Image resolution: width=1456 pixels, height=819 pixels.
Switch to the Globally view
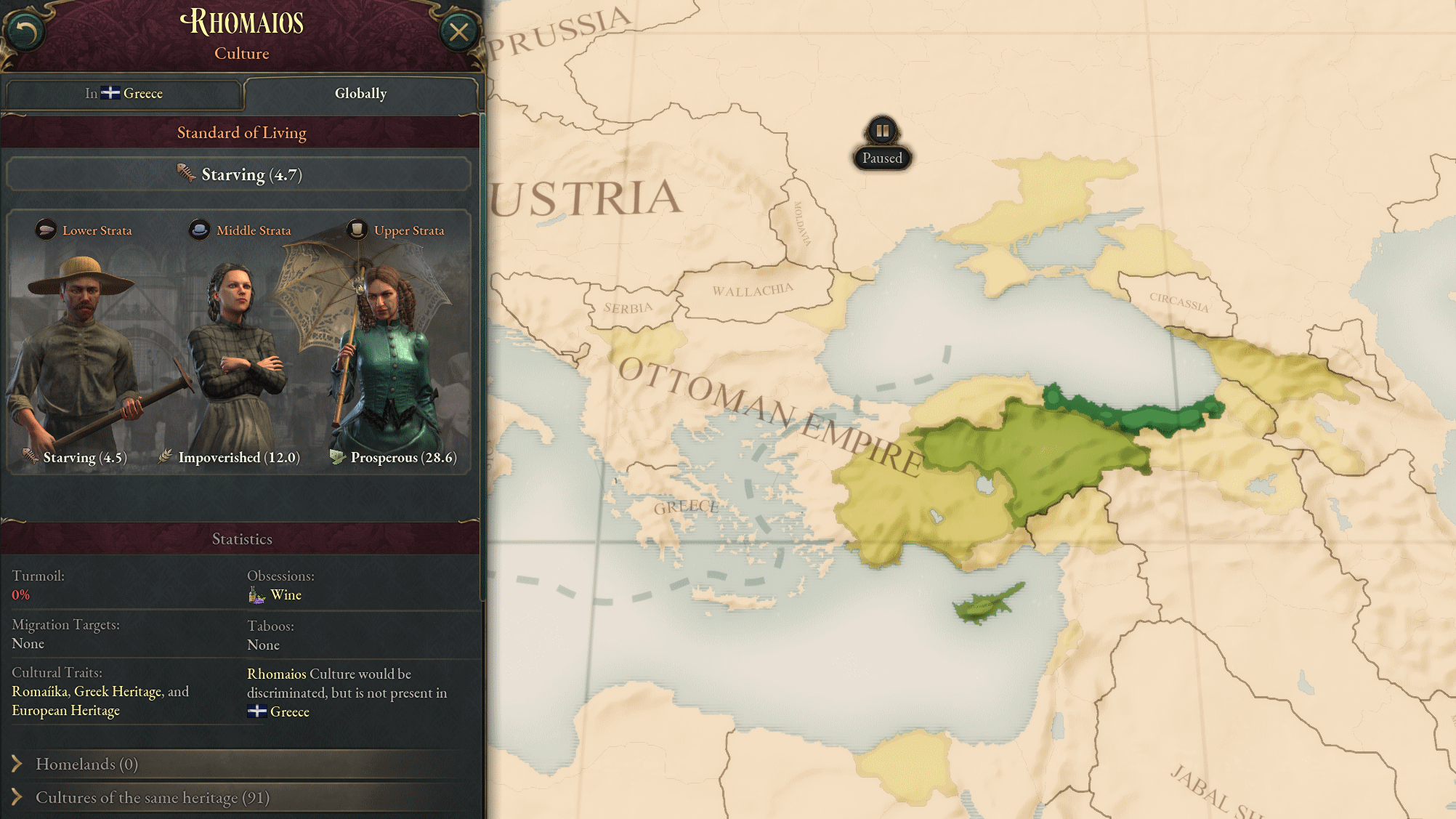pos(360,93)
